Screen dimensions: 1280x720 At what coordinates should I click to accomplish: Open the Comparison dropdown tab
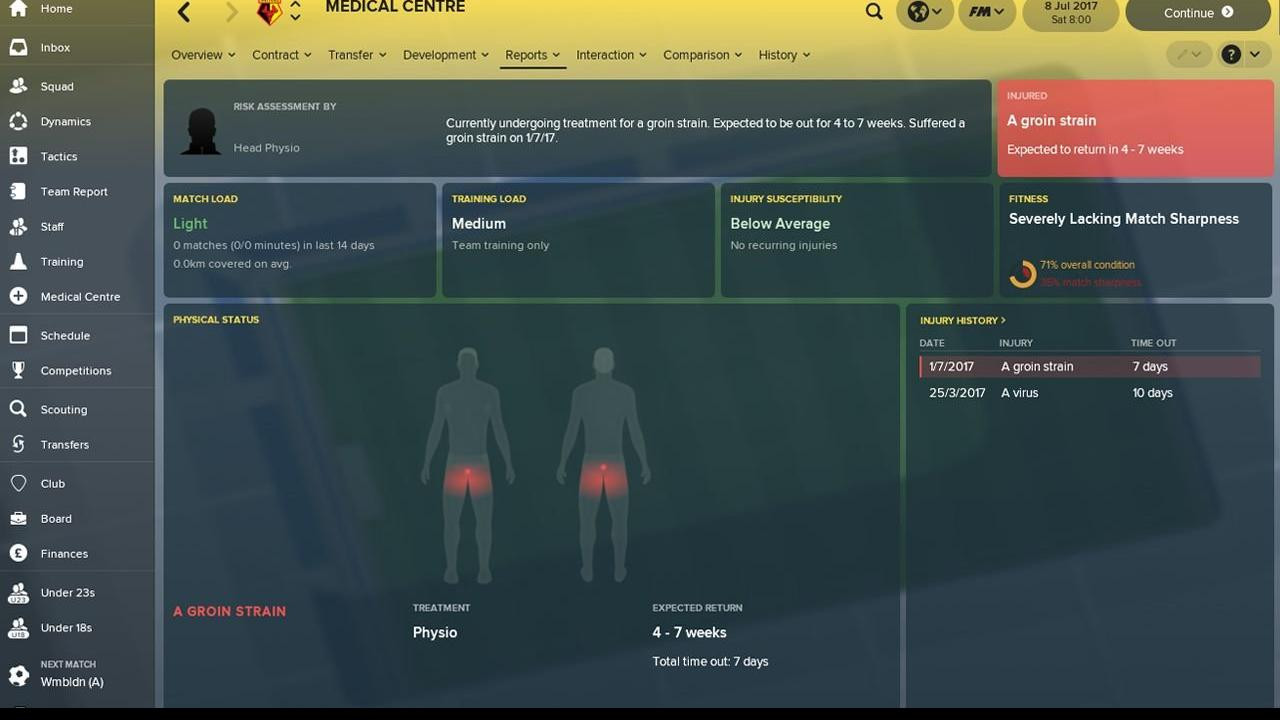[x=702, y=55]
